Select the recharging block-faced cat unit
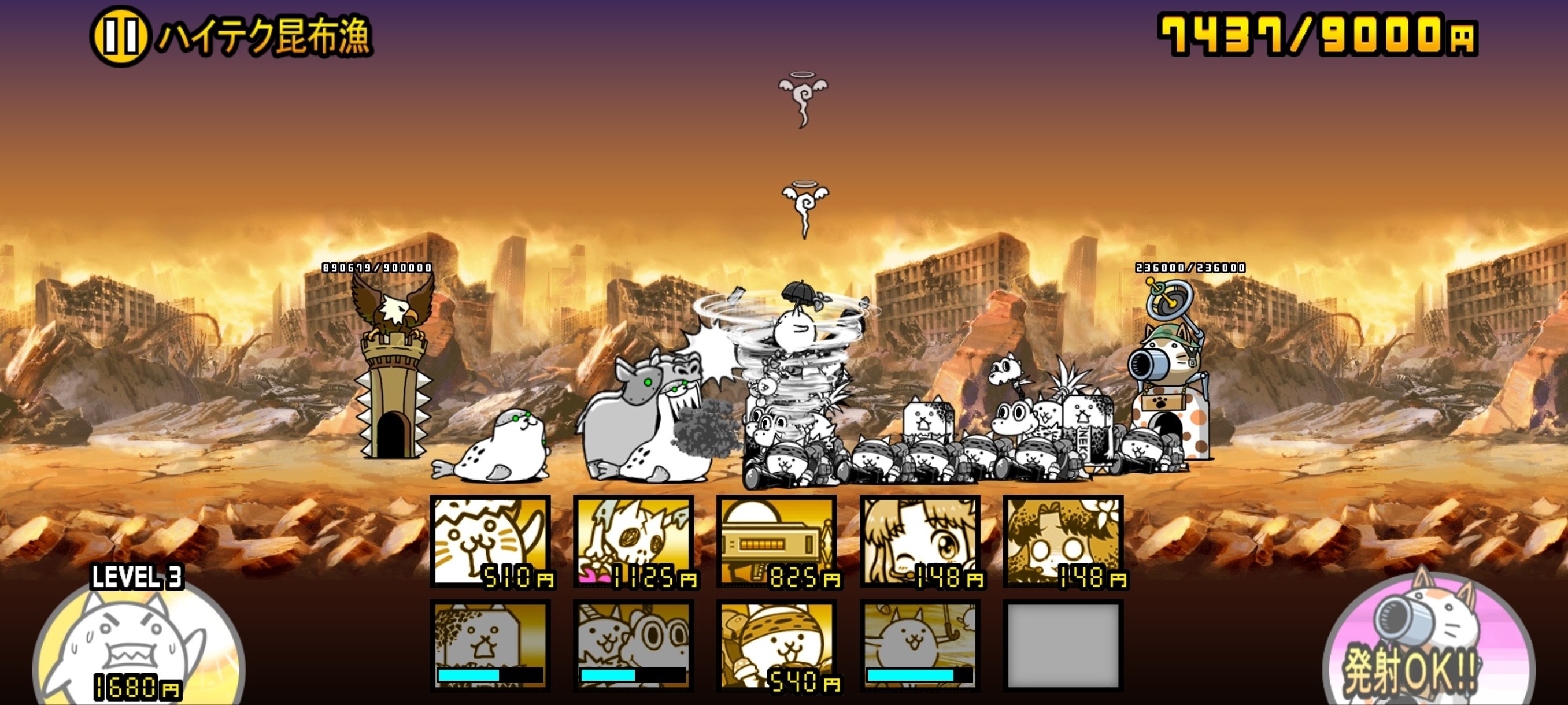Viewport: 1568px width, 705px height. click(x=491, y=645)
